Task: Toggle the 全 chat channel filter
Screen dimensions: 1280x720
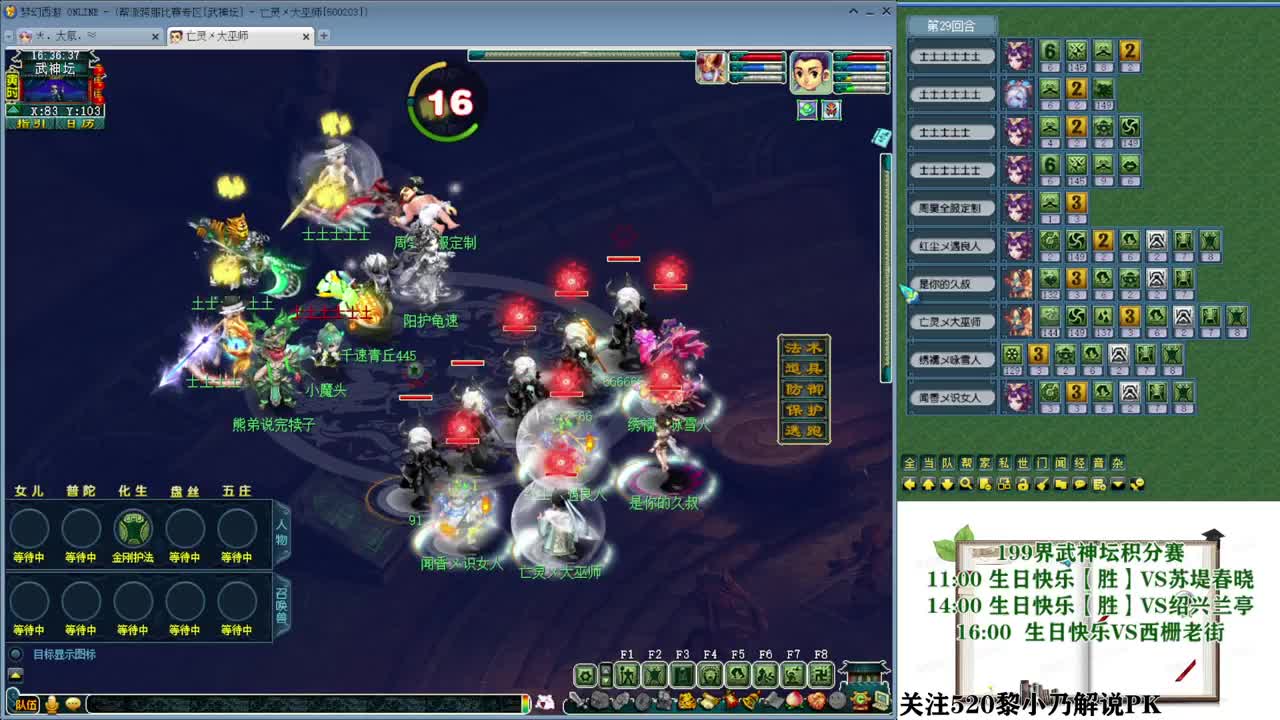Action: 909,463
